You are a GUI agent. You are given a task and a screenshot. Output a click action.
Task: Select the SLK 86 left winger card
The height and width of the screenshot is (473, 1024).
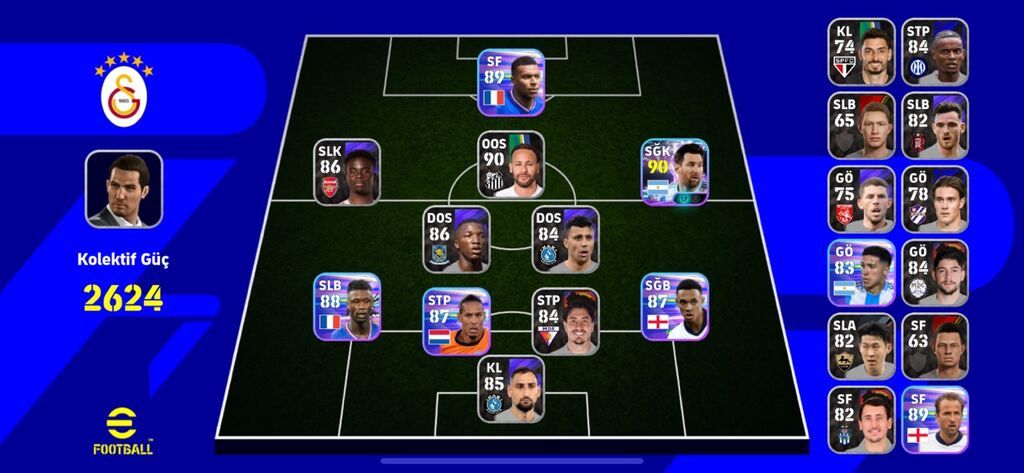pyautogui.click(x=347, y=172)
